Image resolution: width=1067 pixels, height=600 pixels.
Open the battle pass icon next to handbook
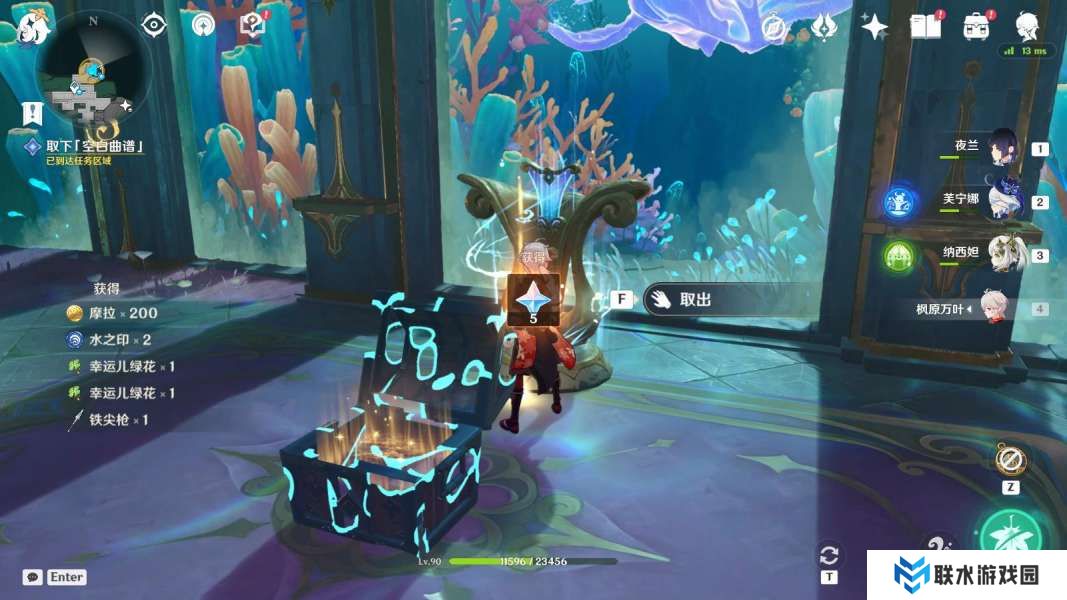[976, 27]
